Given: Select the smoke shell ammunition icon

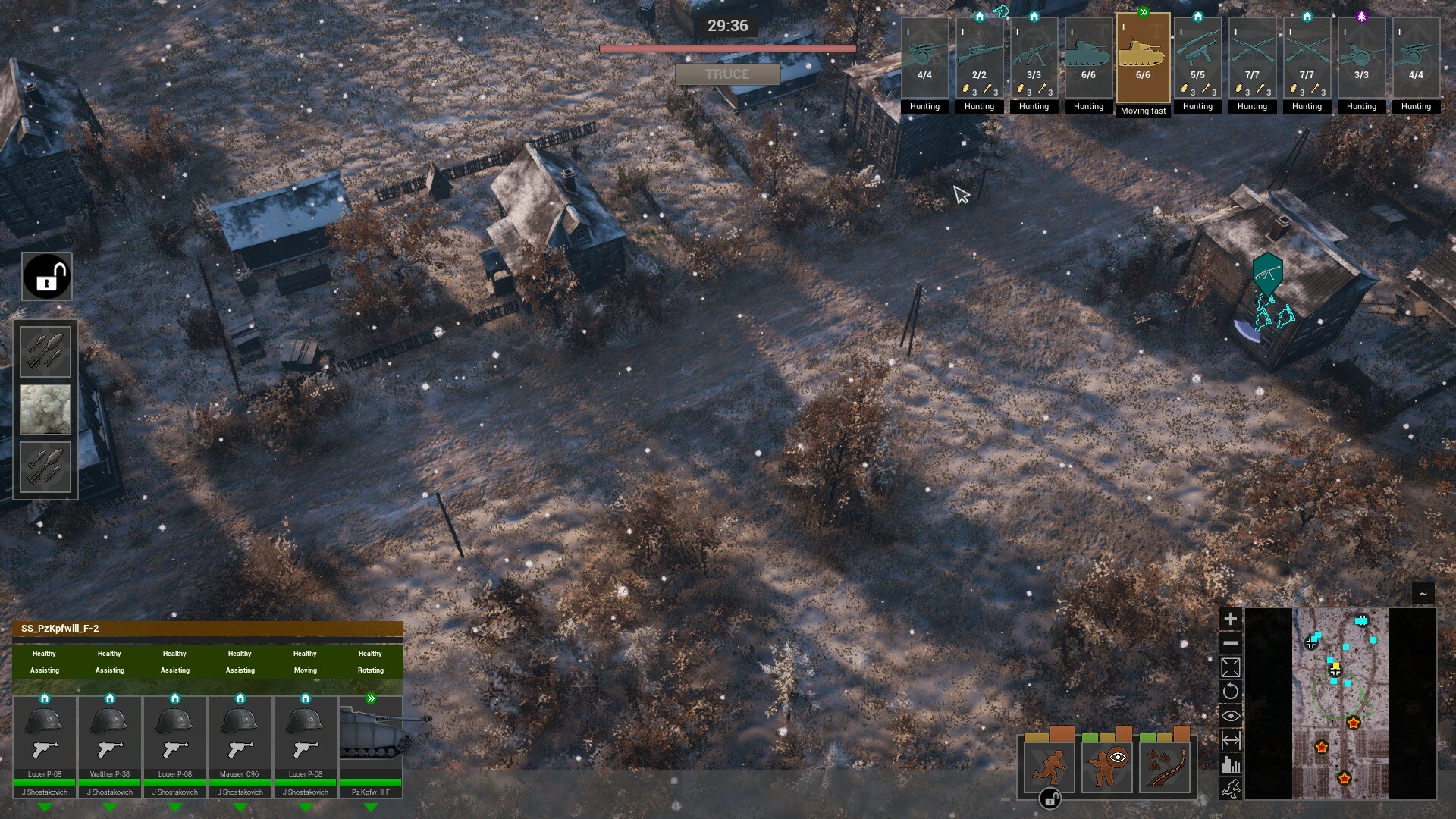Looking at the screenshot, I should pos(45,409).
